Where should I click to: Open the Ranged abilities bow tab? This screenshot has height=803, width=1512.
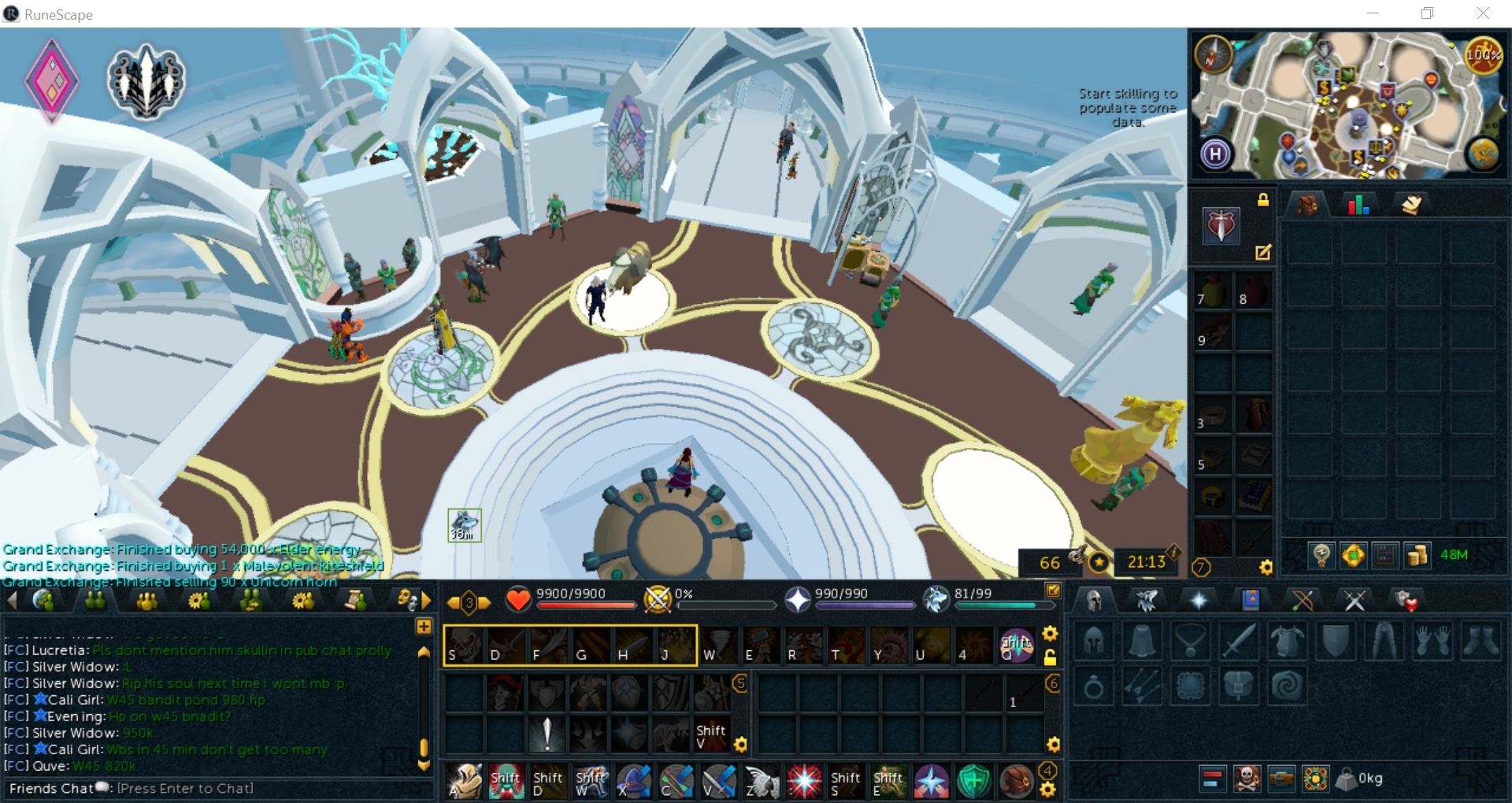[1303, 601]
